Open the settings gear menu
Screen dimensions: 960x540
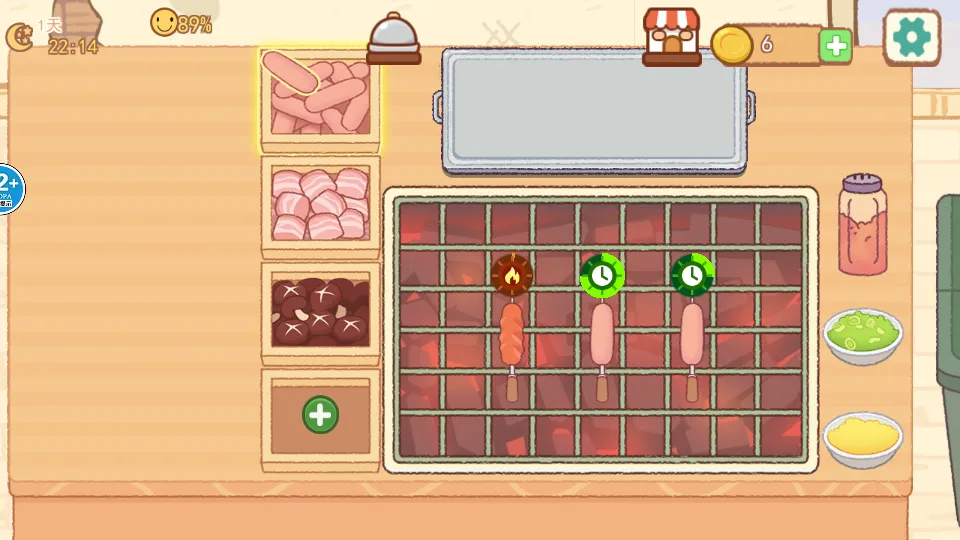click(x=911, y=37)
